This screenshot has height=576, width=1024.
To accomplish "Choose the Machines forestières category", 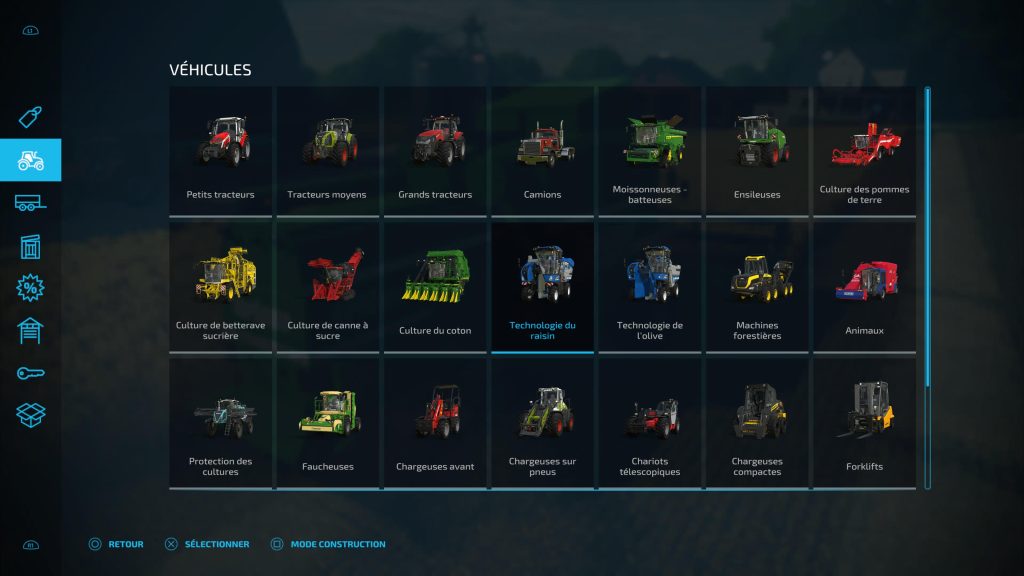I will pos(757,286).
